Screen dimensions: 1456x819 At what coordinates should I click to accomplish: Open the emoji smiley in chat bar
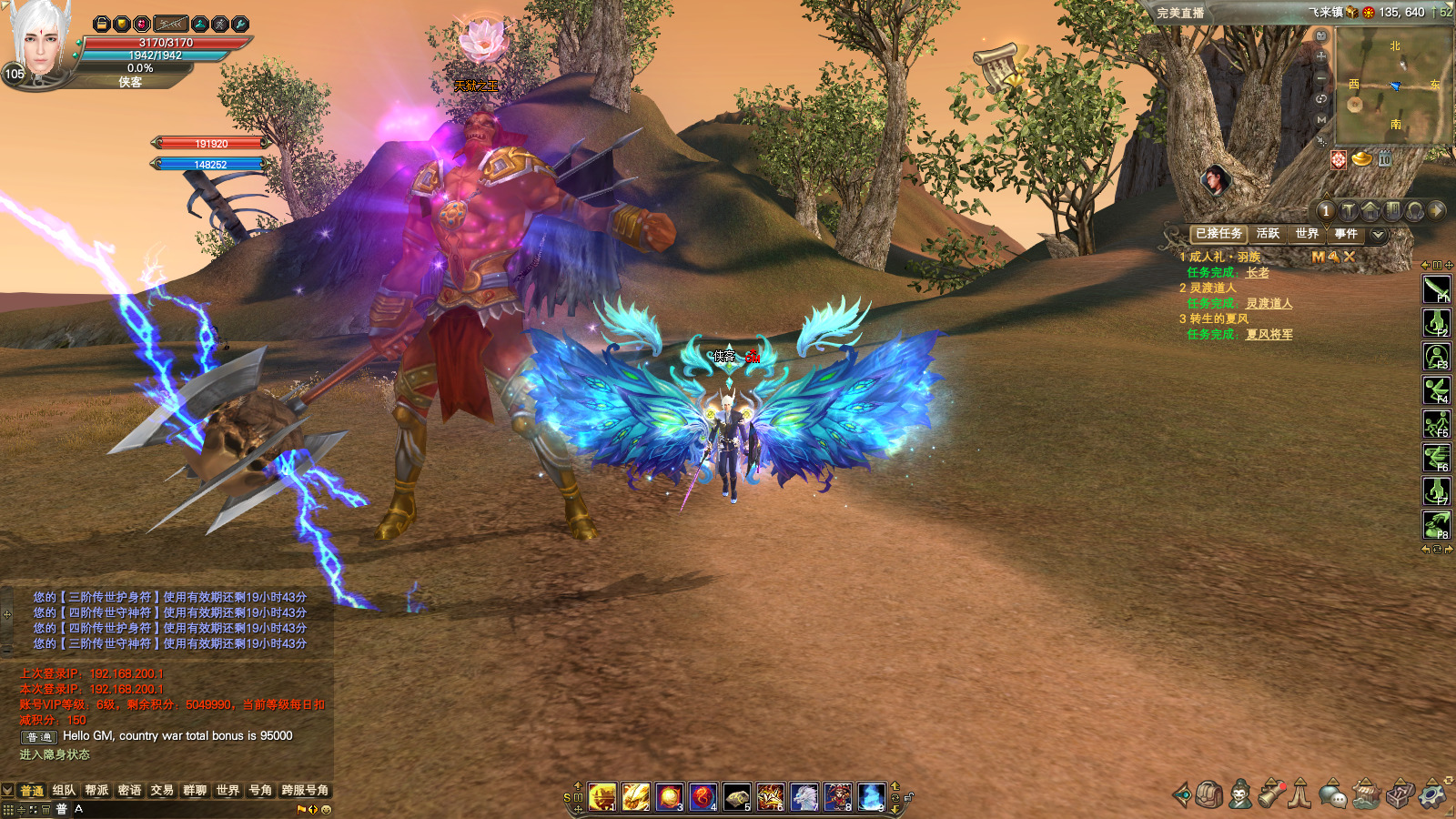(327, 809)
